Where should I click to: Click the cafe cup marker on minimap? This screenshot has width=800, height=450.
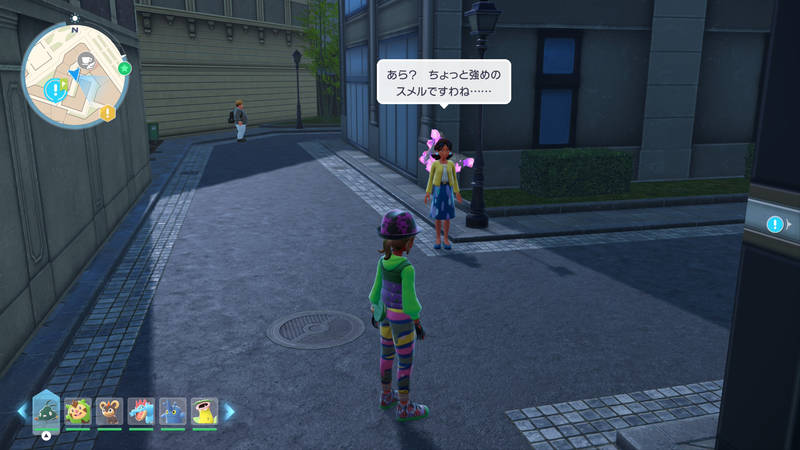(85, 61)
